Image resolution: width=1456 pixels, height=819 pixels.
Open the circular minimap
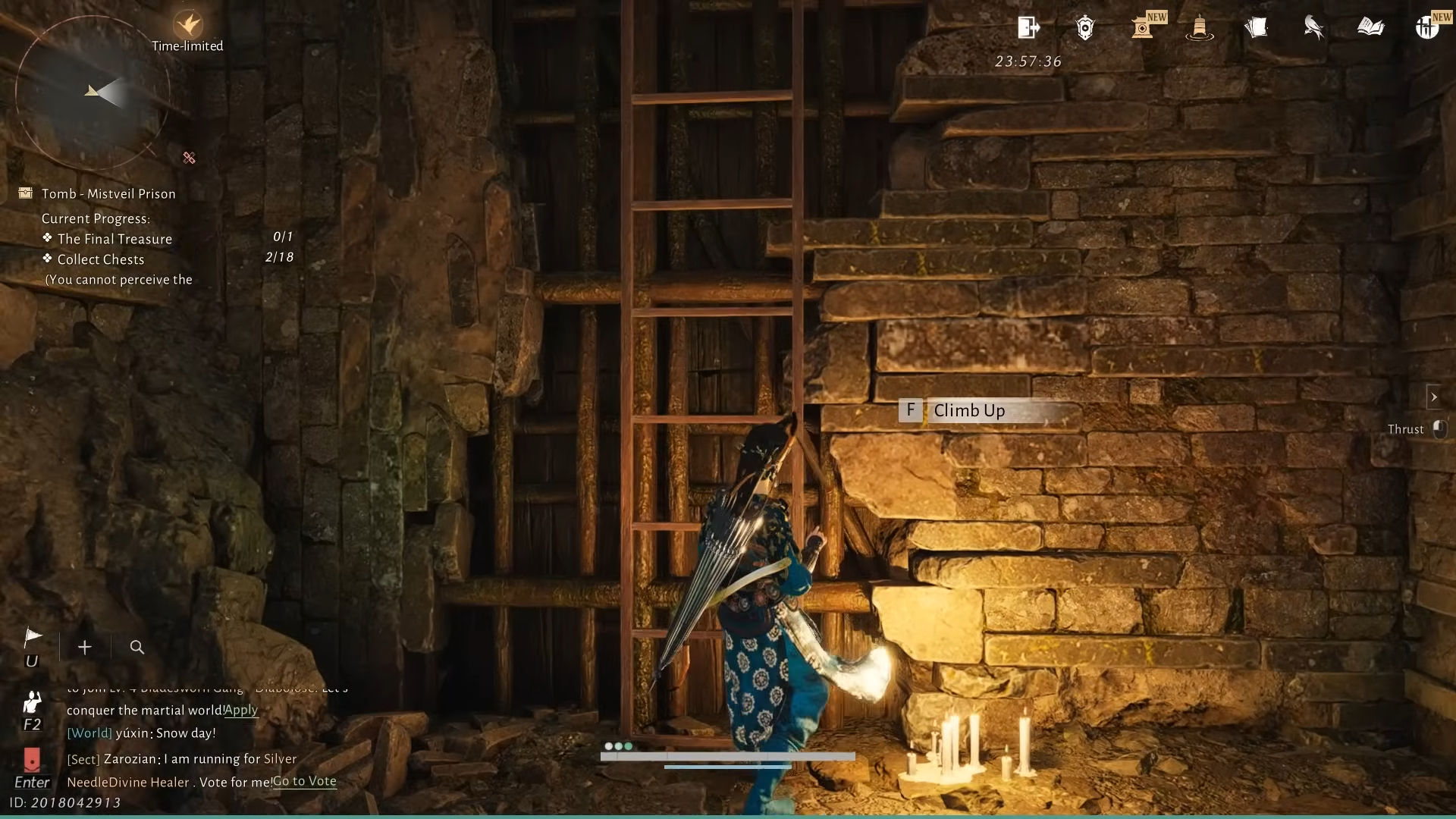tap(92, 93)
